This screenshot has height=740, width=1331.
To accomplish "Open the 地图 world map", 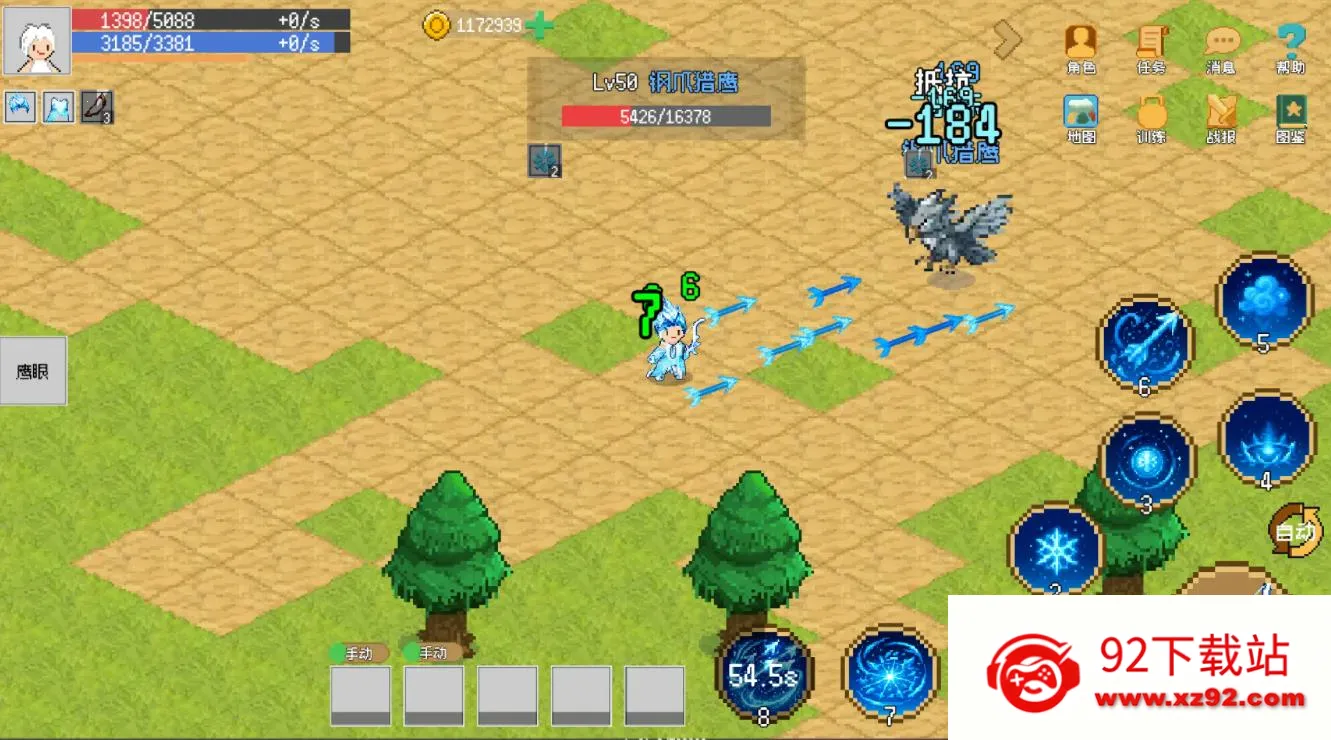I will pyautogui.click(x=1081, y=116).
